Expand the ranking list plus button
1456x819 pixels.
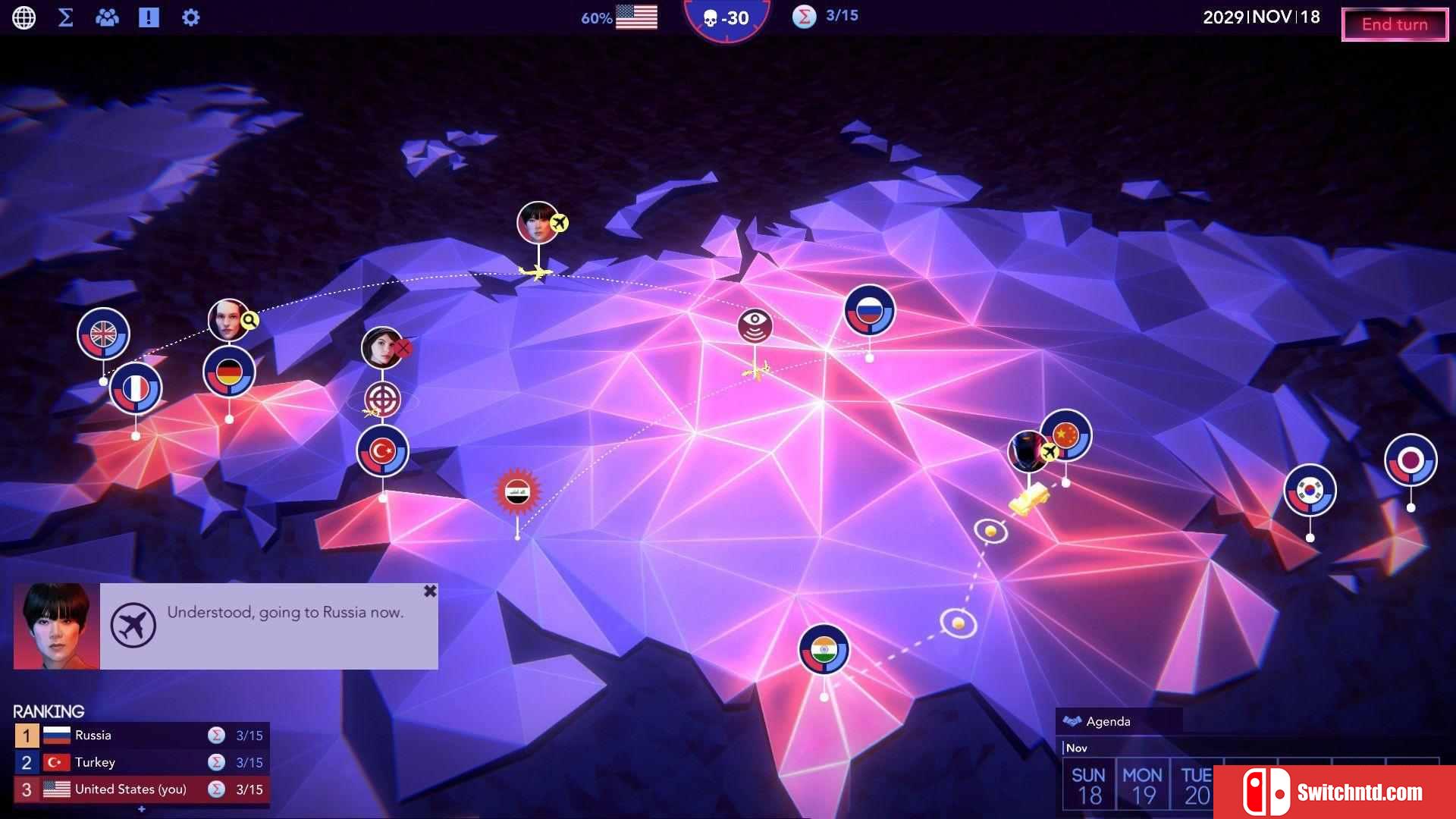(141, 809)
